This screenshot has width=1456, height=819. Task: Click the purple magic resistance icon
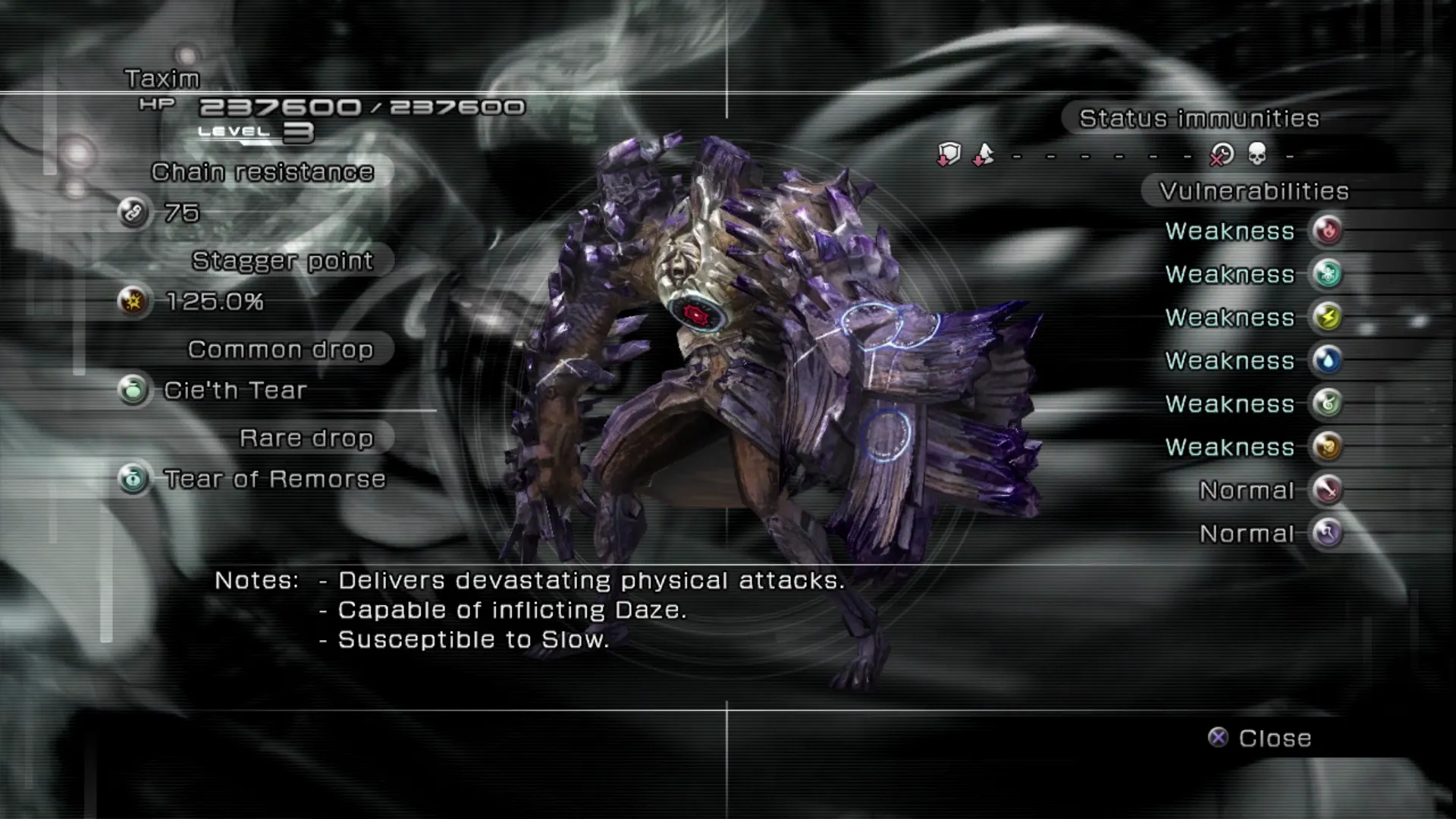pyautogui.click(x=1327, y=533)
